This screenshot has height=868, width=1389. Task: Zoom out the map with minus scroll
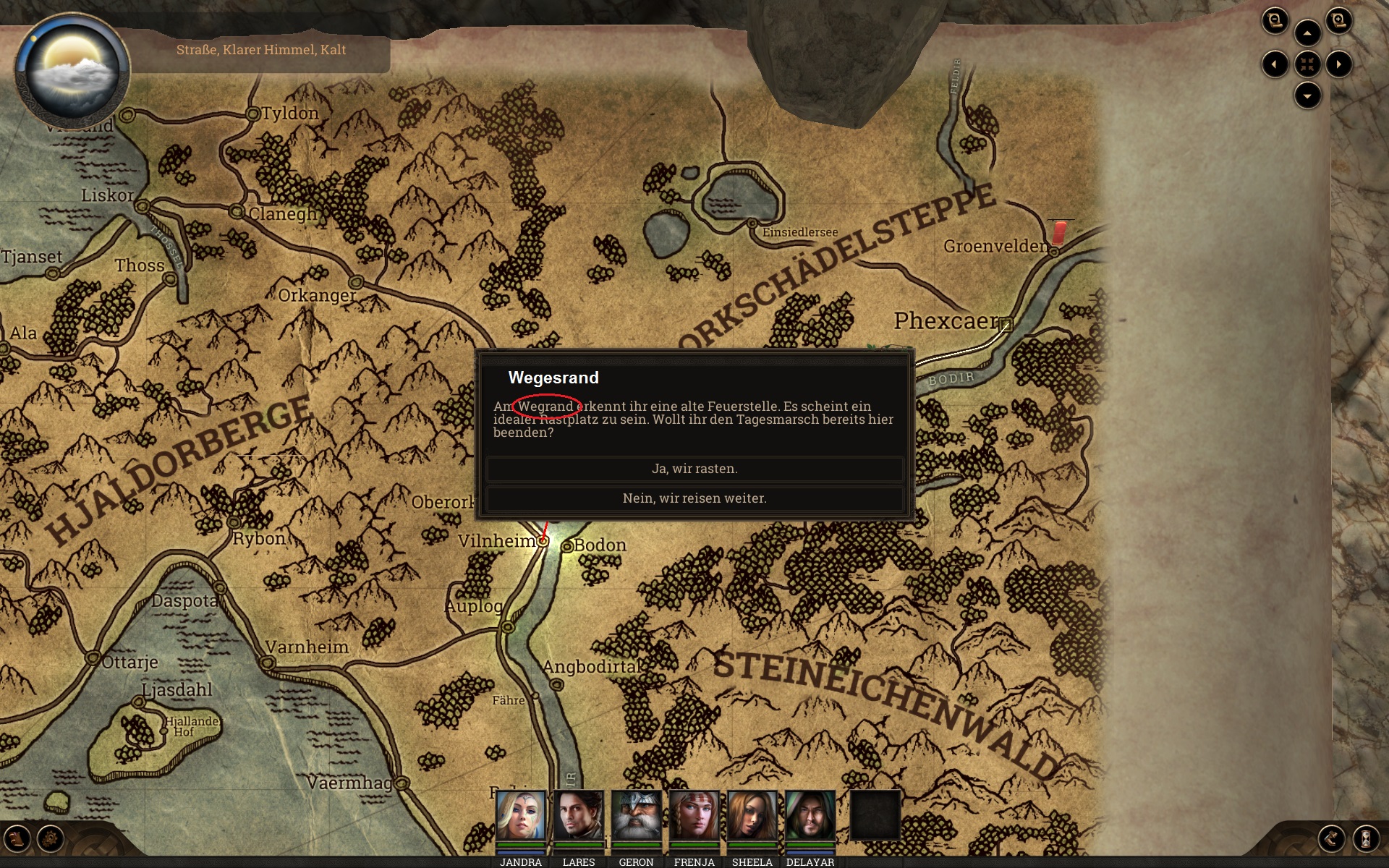coord(1275,20)
